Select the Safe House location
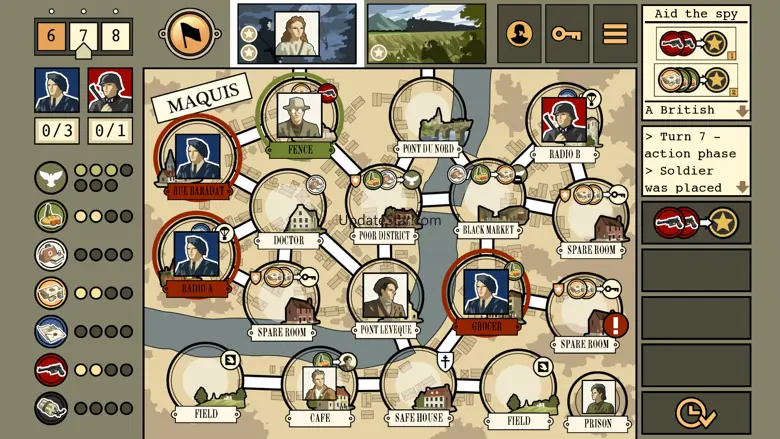This screenshot has height=439, width=780. [x=418, y=385]
